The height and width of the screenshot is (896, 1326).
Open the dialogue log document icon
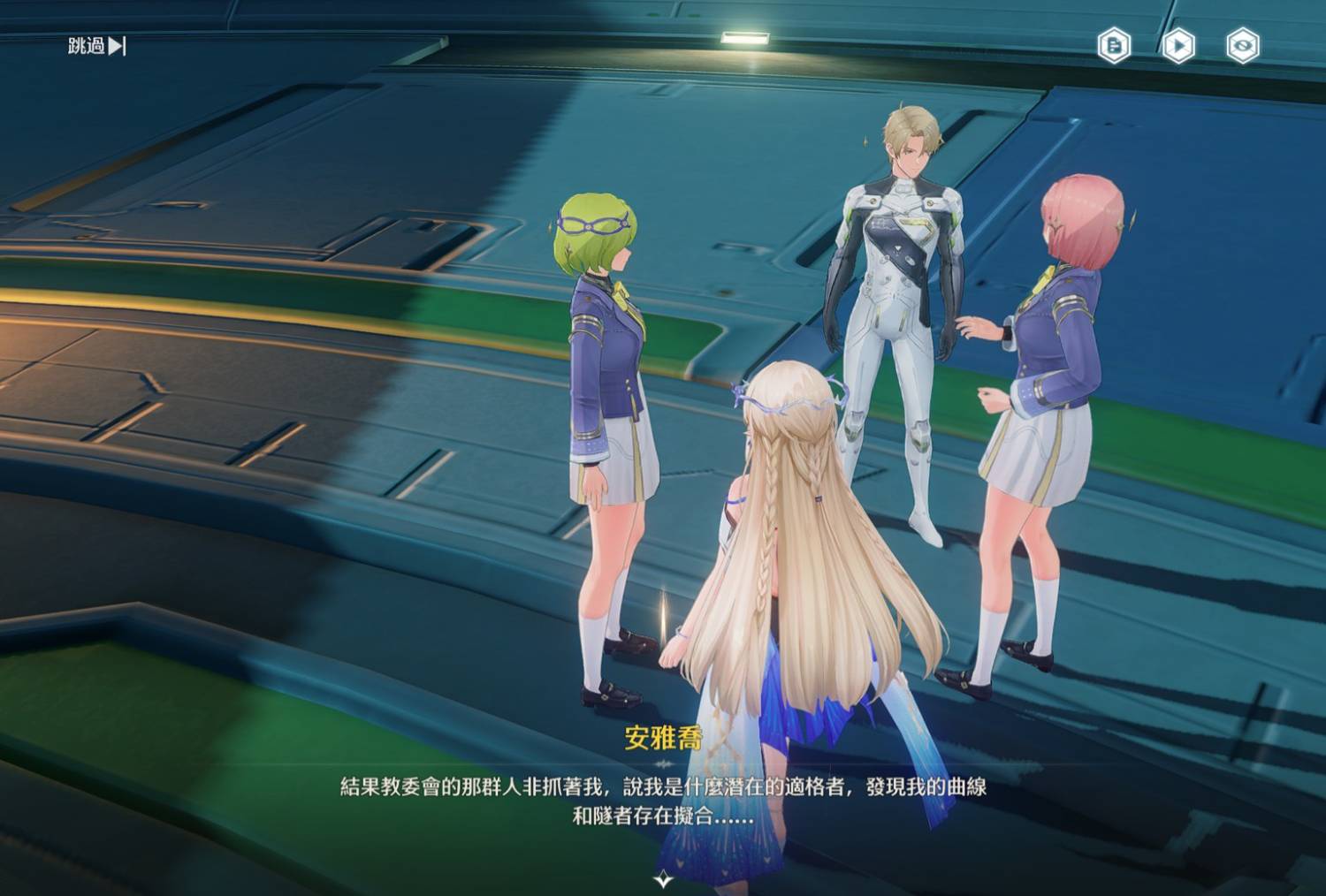[x=1114, y=45]
